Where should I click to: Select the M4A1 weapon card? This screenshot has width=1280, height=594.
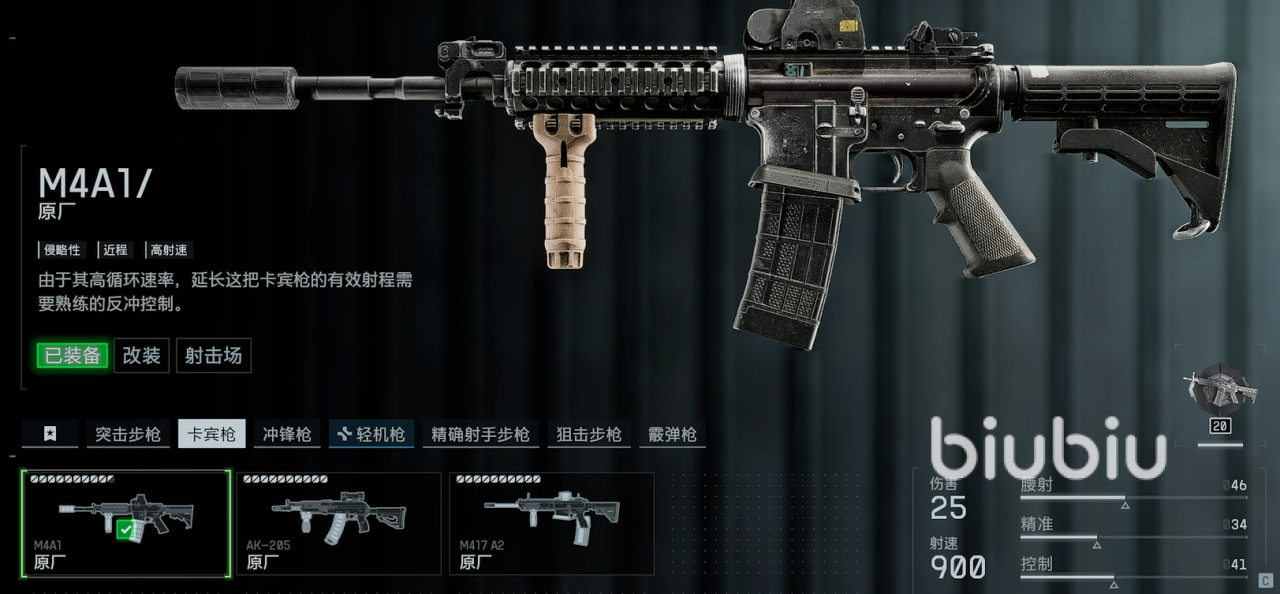126,523
